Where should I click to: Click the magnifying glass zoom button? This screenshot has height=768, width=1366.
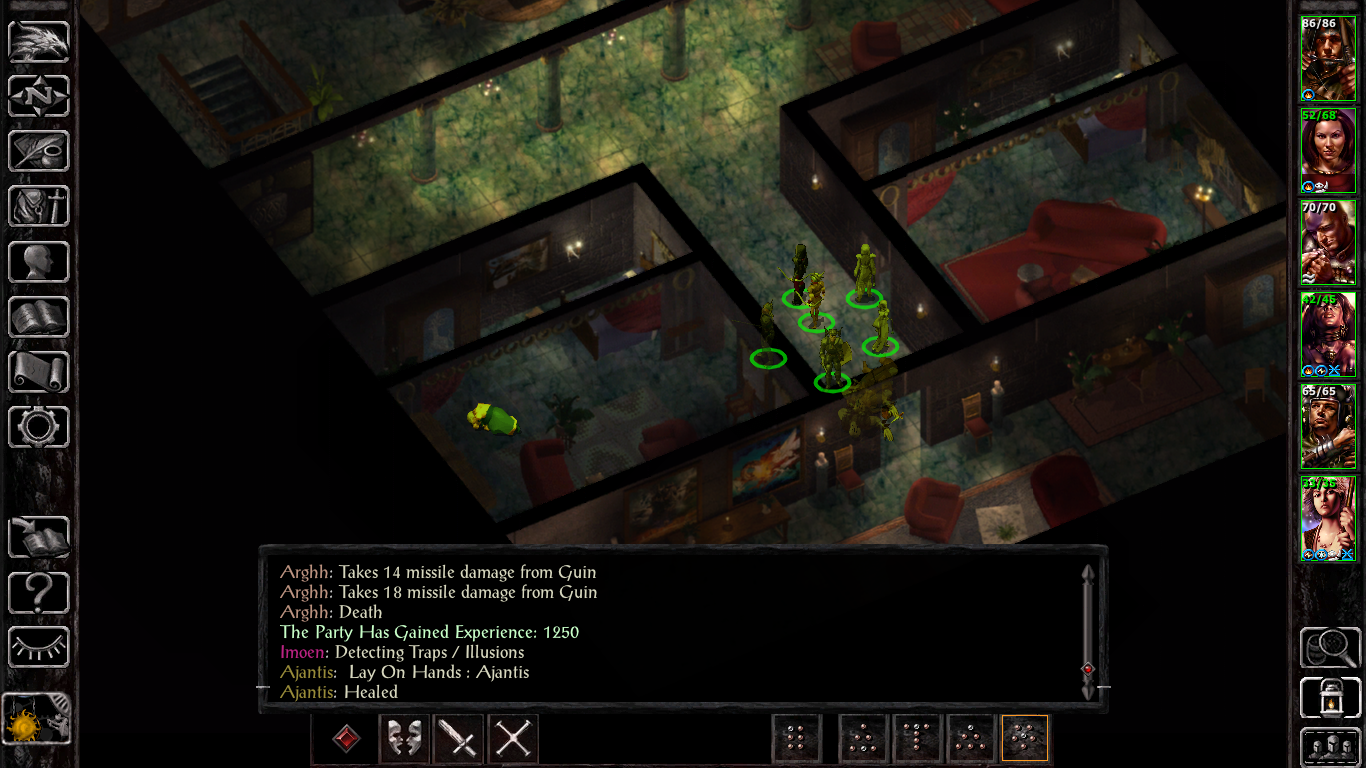(x=1329, y=647)
